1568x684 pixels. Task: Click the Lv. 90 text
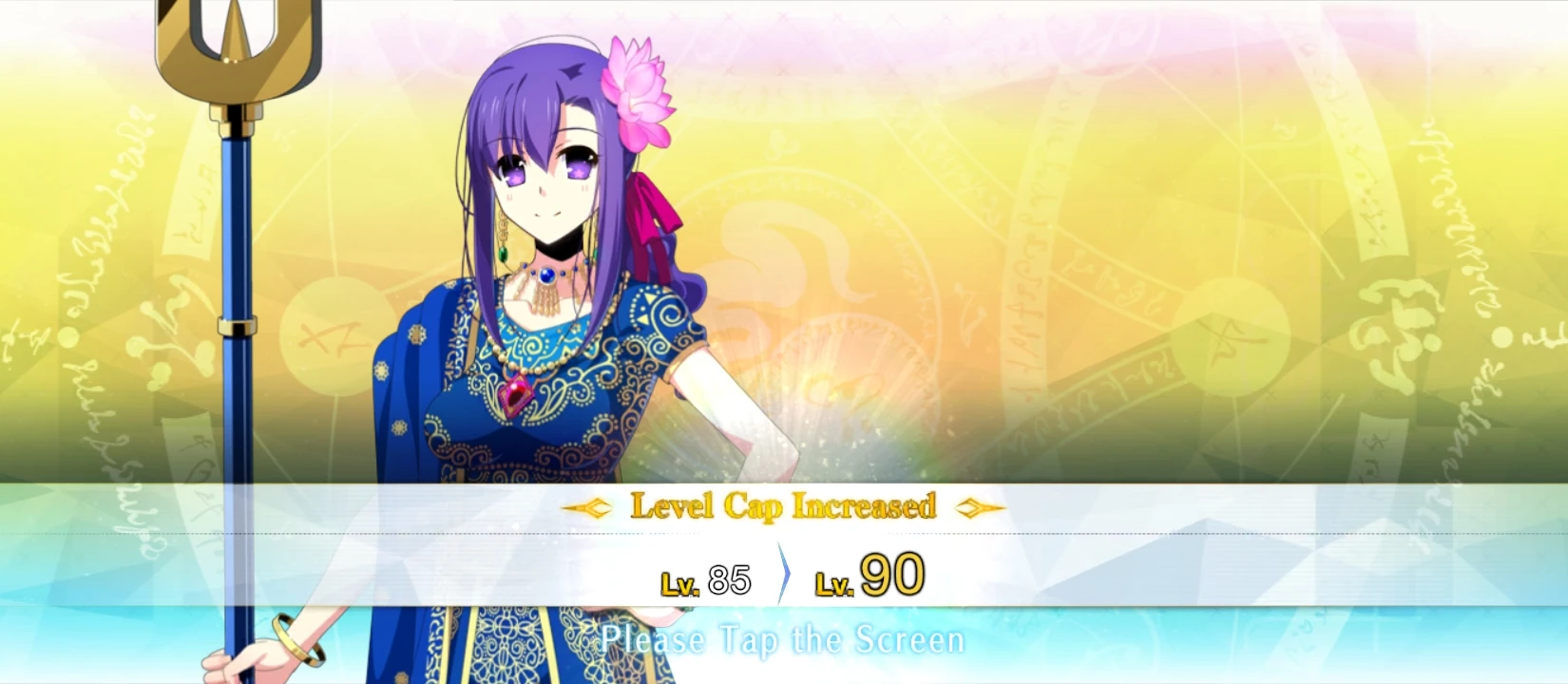pyautogui.click(x=868, y=573)
